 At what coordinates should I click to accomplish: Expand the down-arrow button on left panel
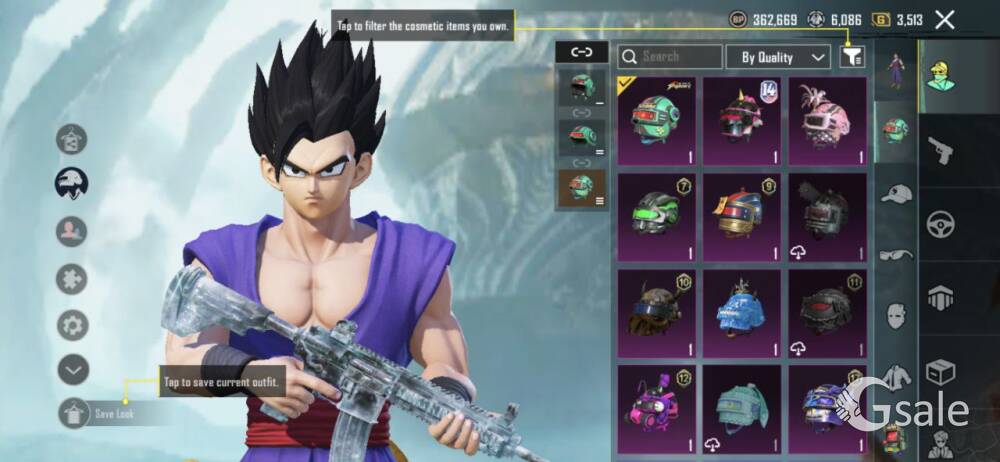tap(72, 370)
